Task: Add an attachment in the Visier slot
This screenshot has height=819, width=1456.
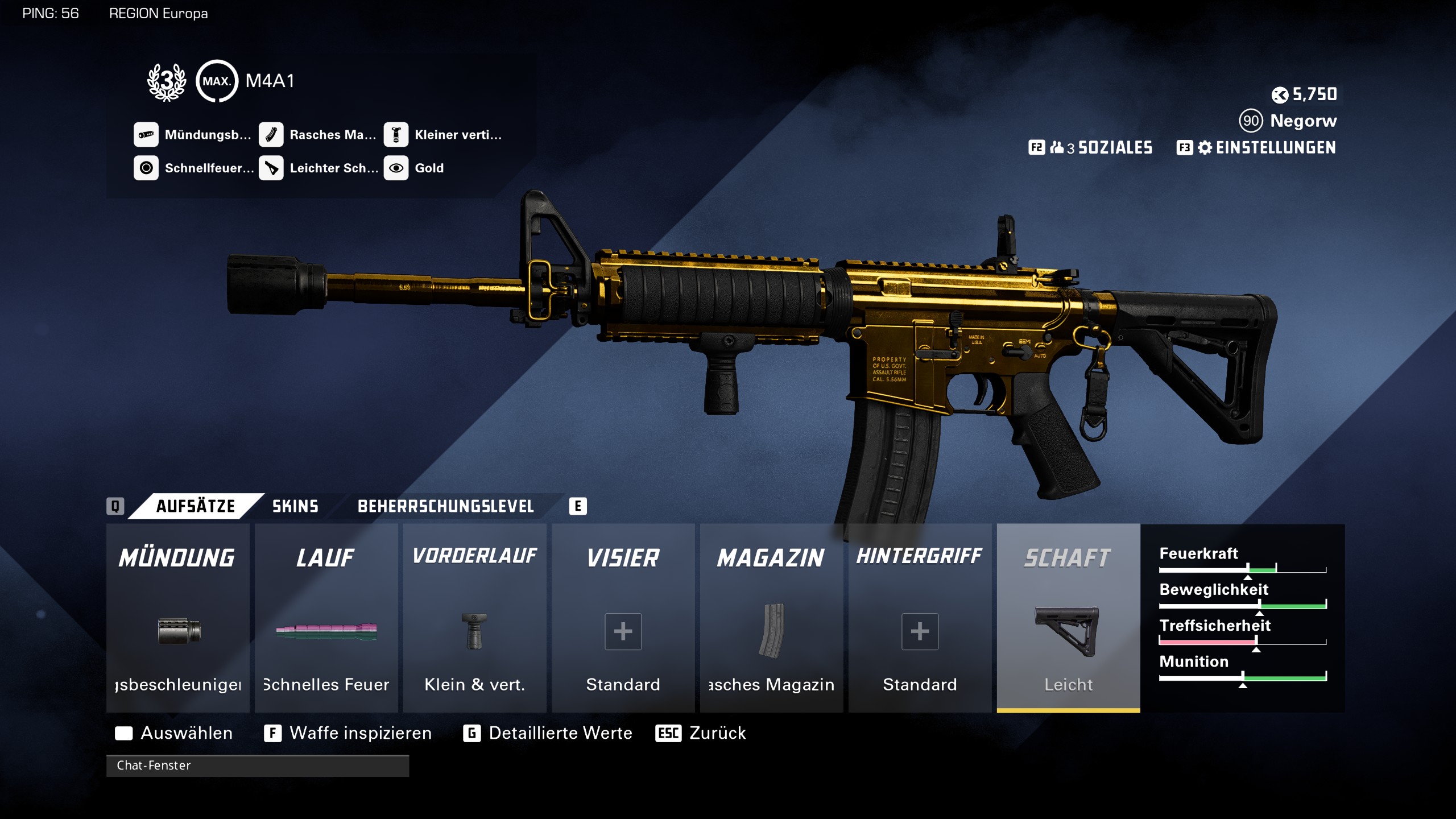Action: 623,631
